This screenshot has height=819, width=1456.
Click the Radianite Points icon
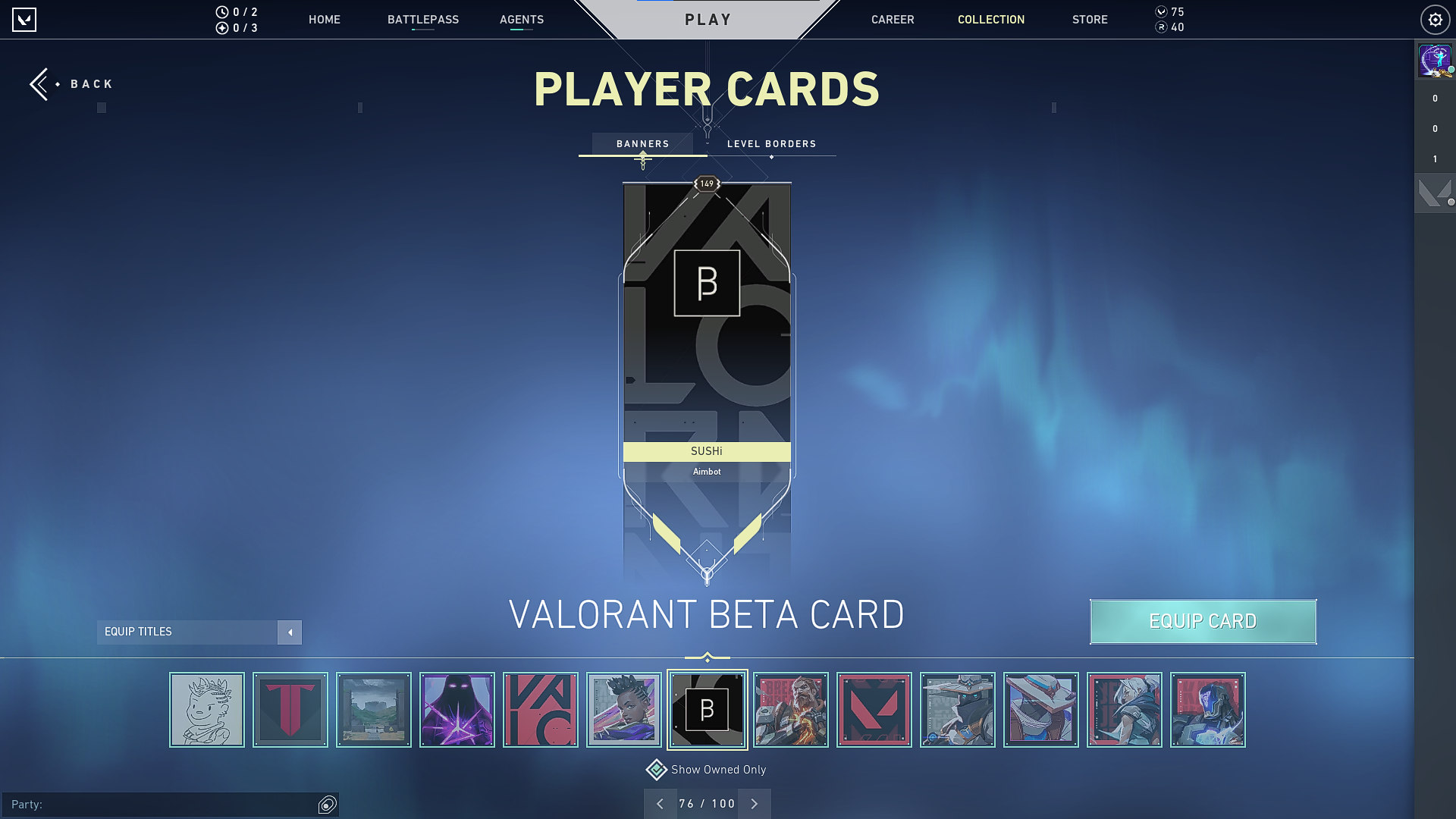point(1160,27)
